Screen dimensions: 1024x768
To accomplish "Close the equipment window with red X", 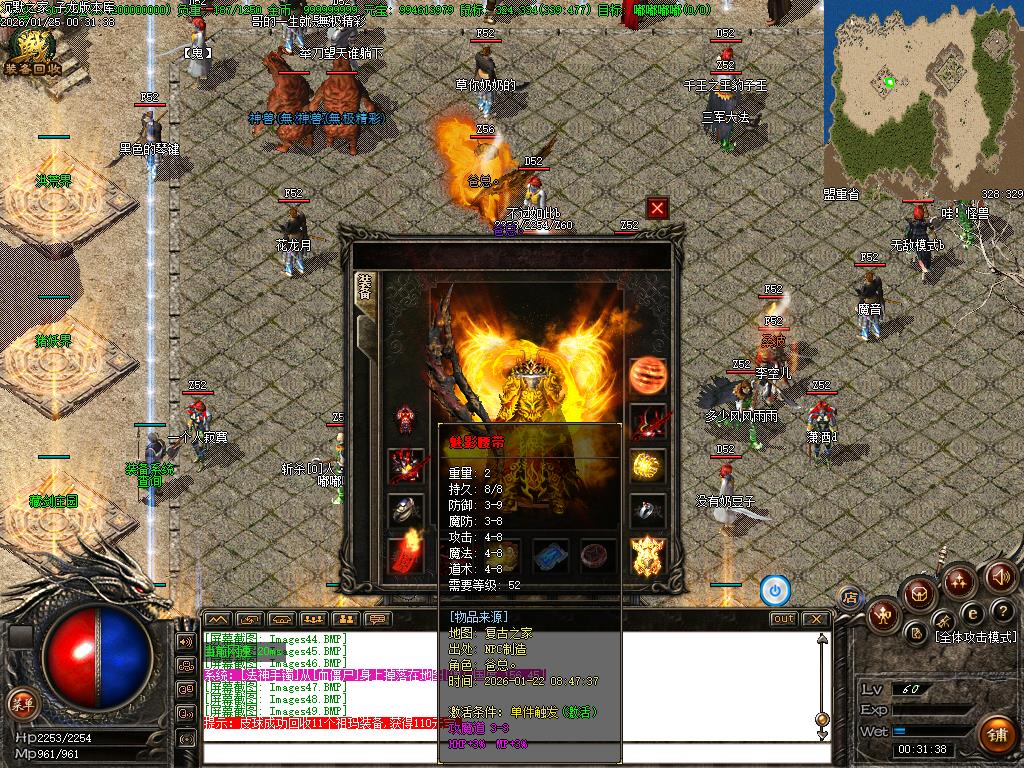I will (x=657, y=208).
